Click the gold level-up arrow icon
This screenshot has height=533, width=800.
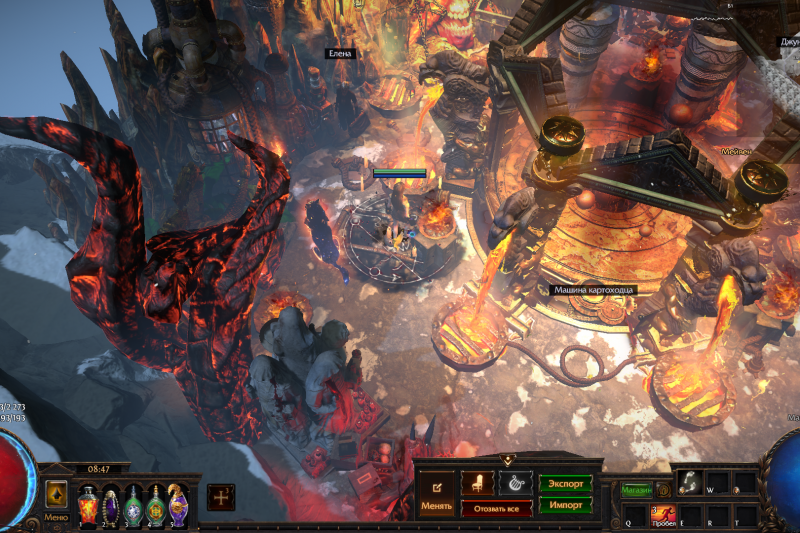(x=56, y=492)
